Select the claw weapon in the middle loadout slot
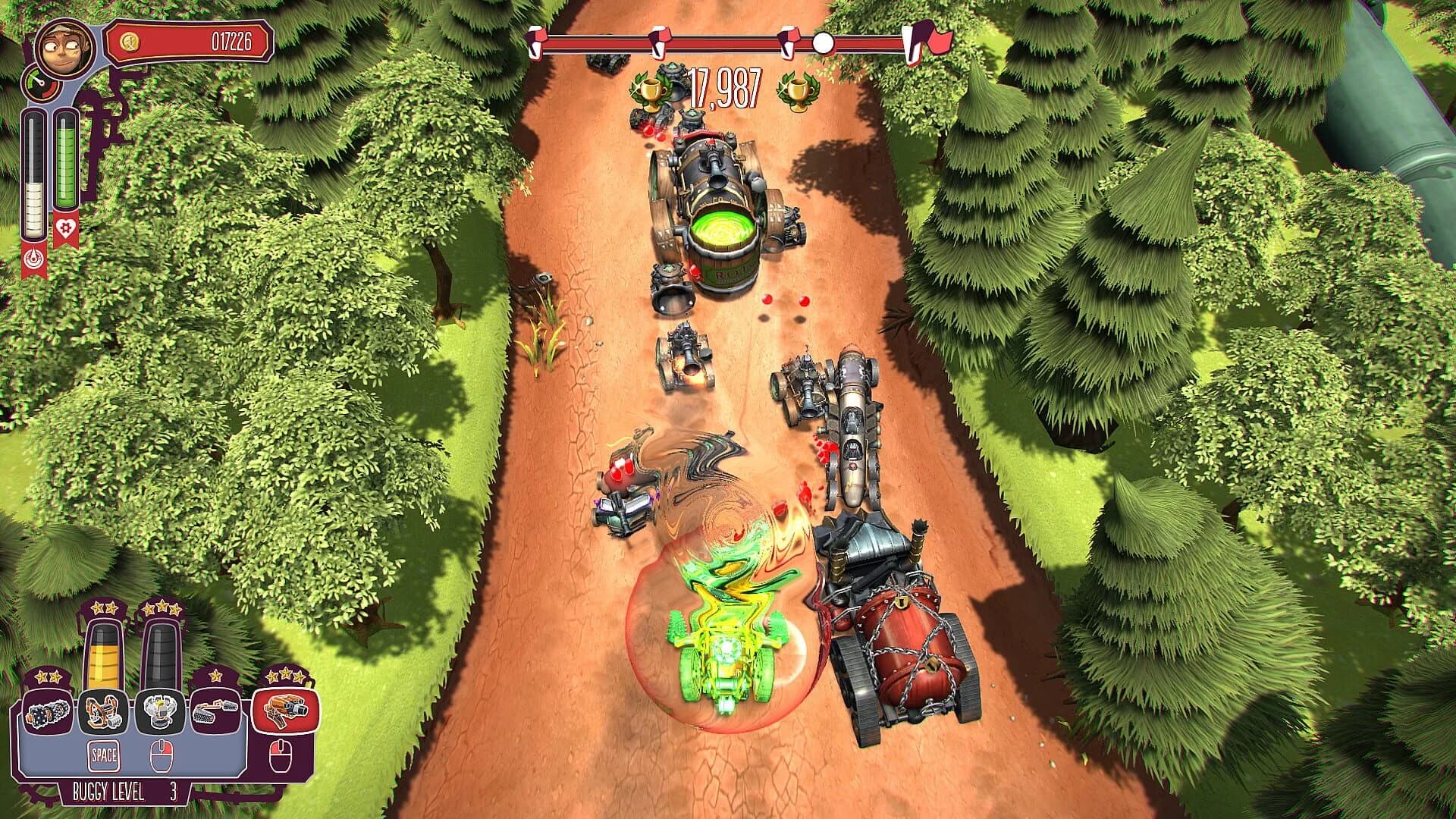Viewport: 1456px width, 819px height. (160, 711)
